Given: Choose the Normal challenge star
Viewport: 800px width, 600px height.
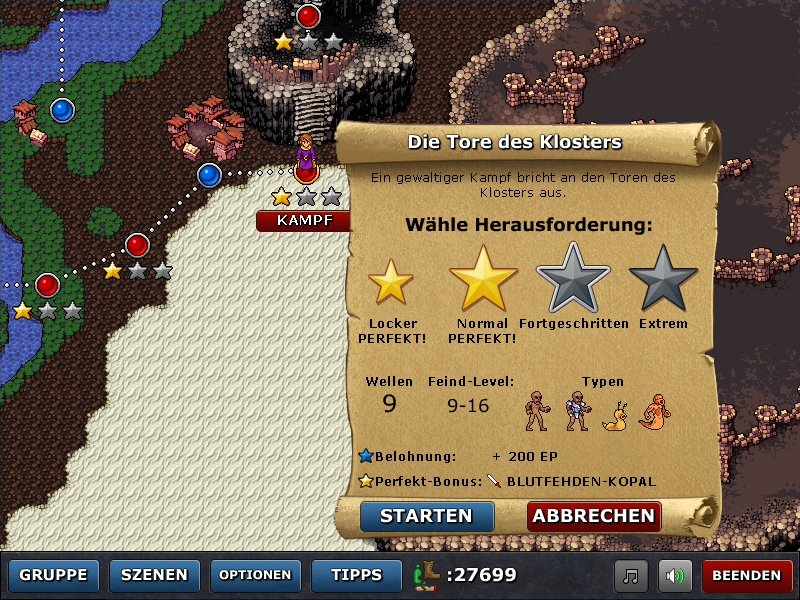Looking at the screenshot, I should pos(483,278).
